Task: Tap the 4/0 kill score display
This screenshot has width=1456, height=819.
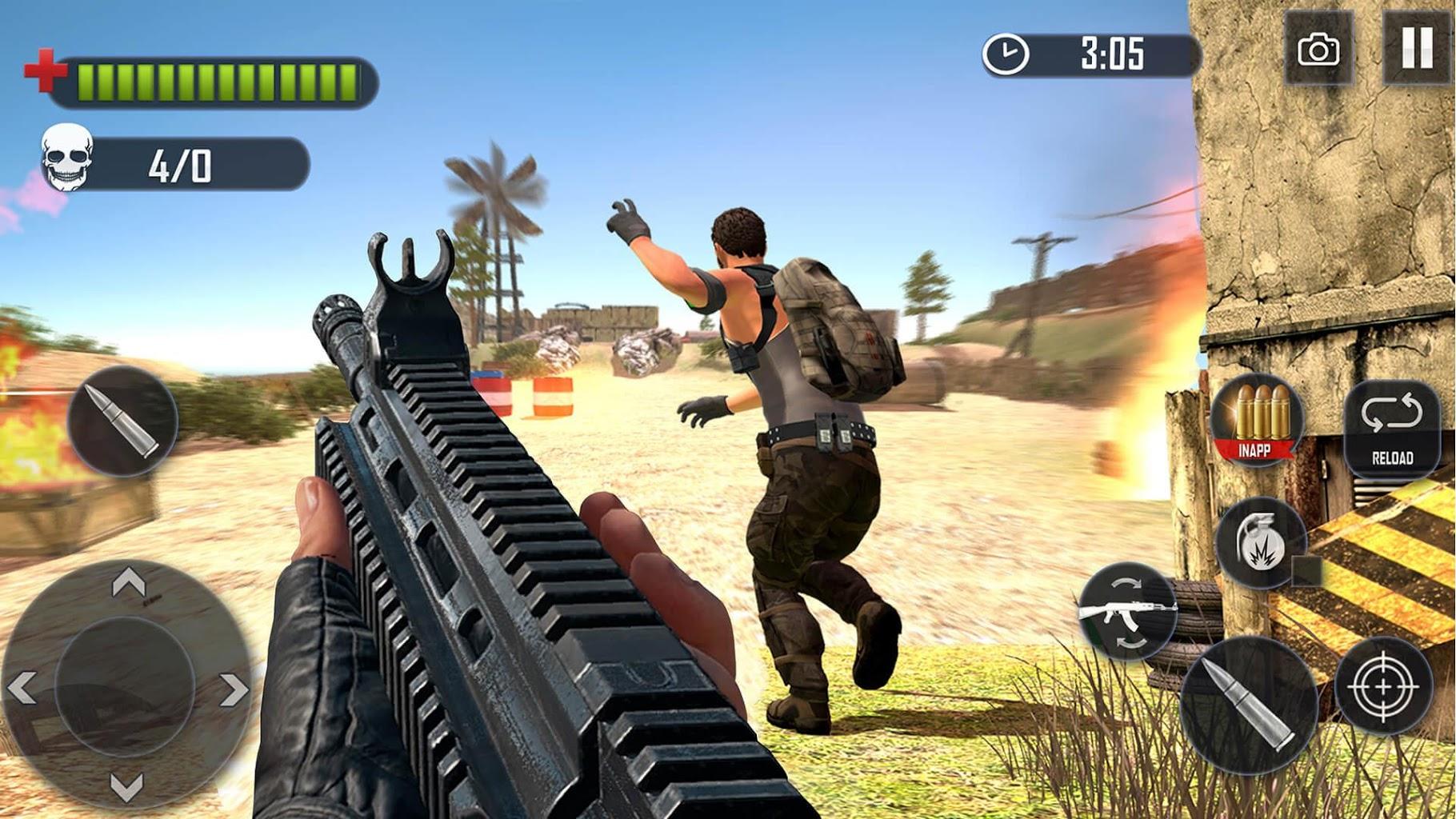Action: (178, 164)
